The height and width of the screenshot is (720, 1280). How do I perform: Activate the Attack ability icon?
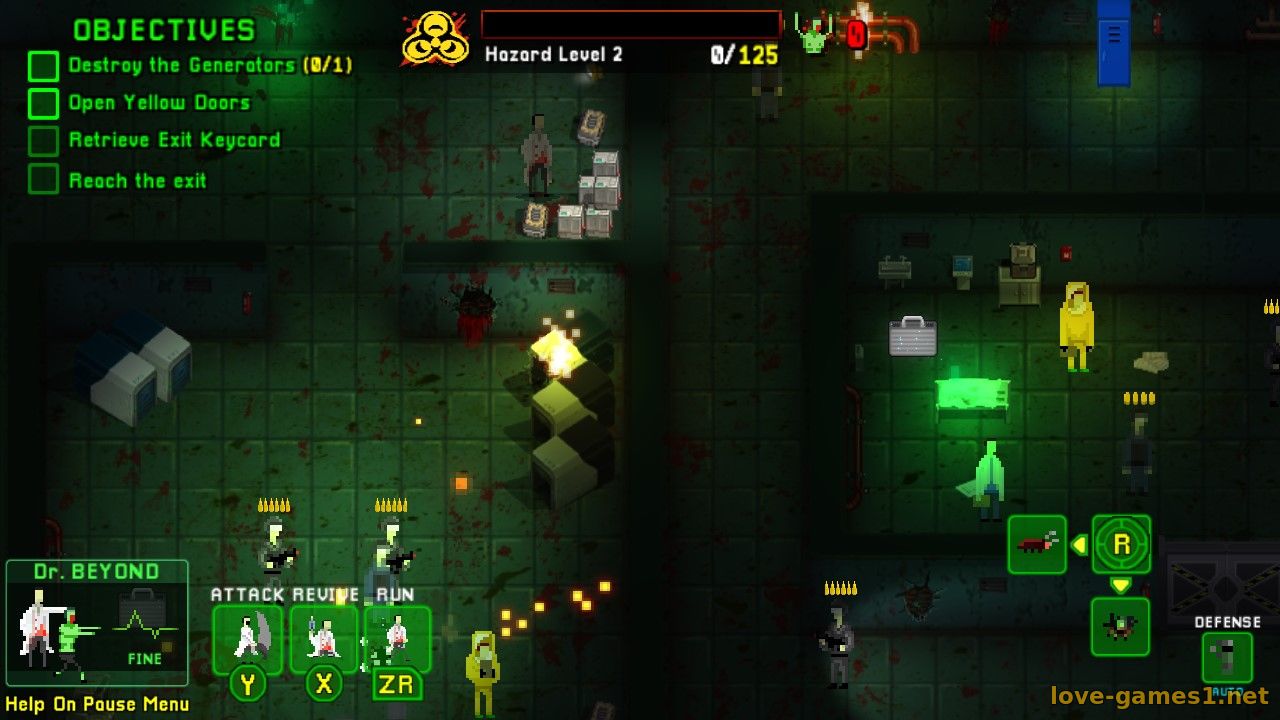[247, 640]
